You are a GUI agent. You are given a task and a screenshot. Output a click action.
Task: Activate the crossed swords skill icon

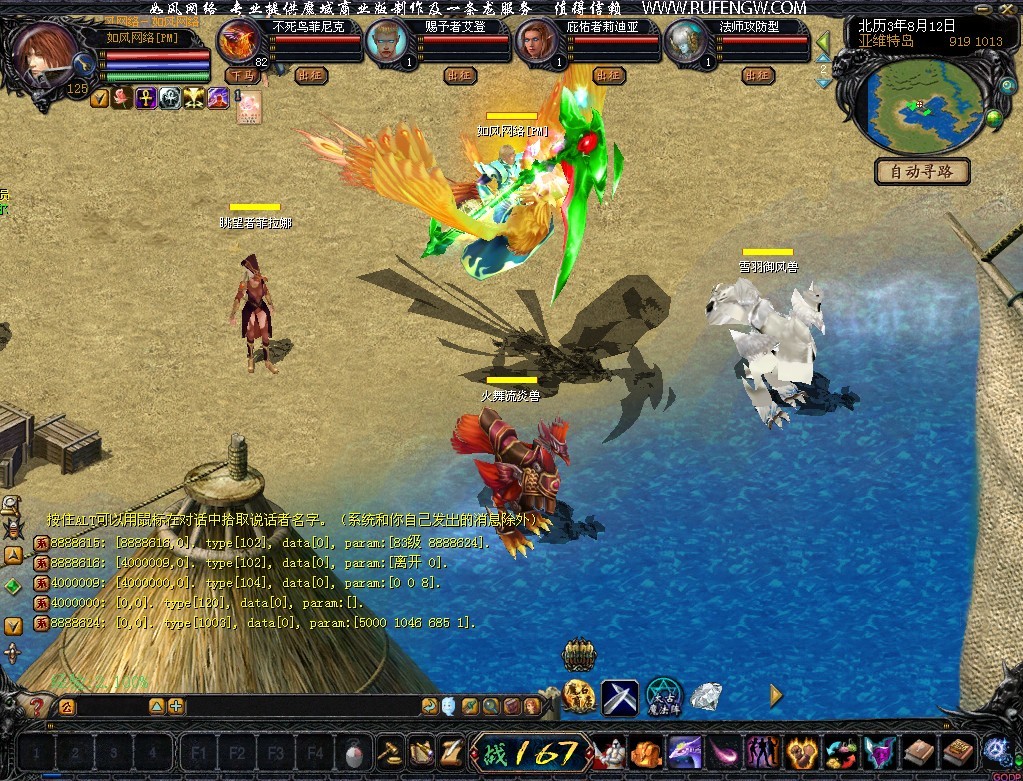pyautogui.click(x=620, y=697)
